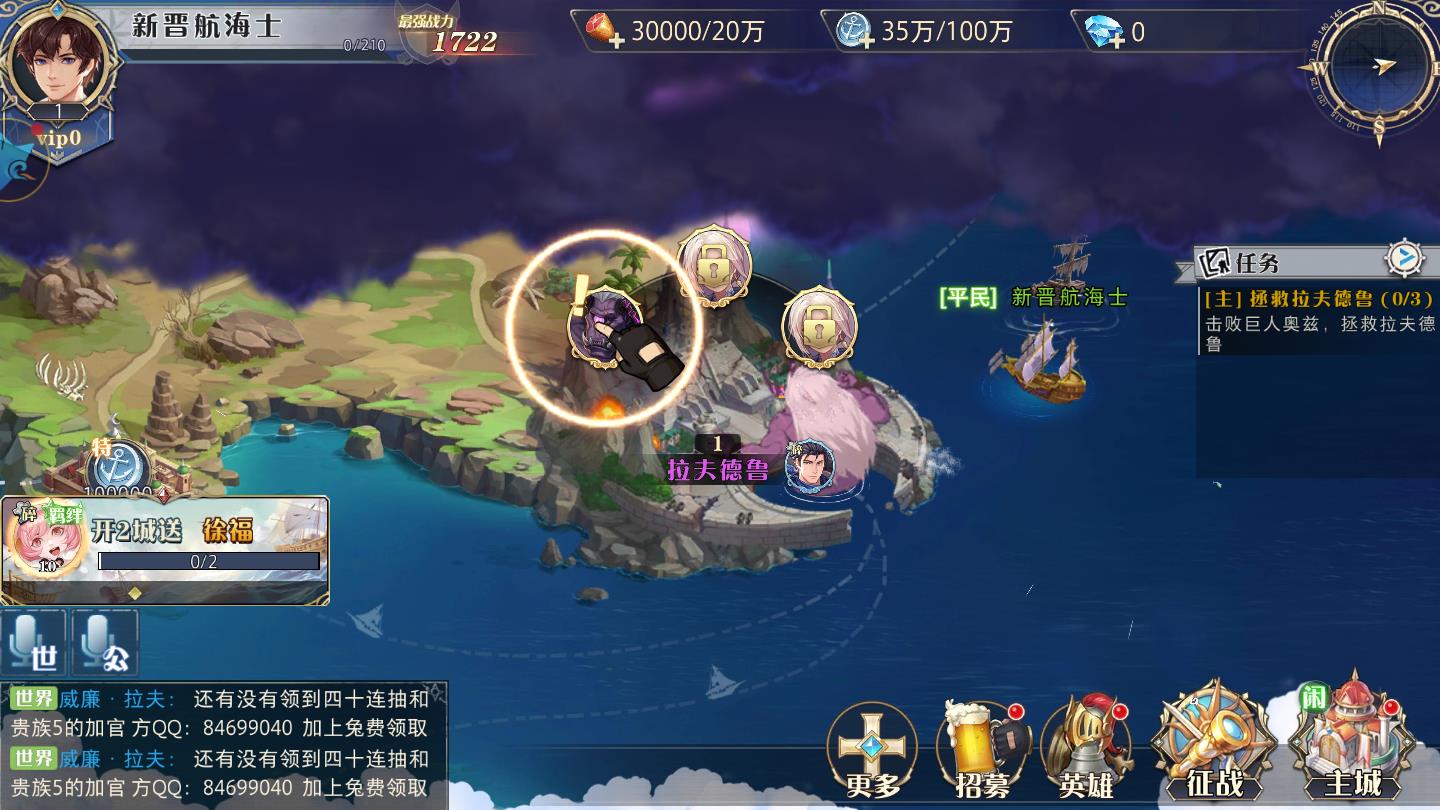Screen dimensions: 1440x810
Task: View the player avatar portrait
Action: pos(55,62)
